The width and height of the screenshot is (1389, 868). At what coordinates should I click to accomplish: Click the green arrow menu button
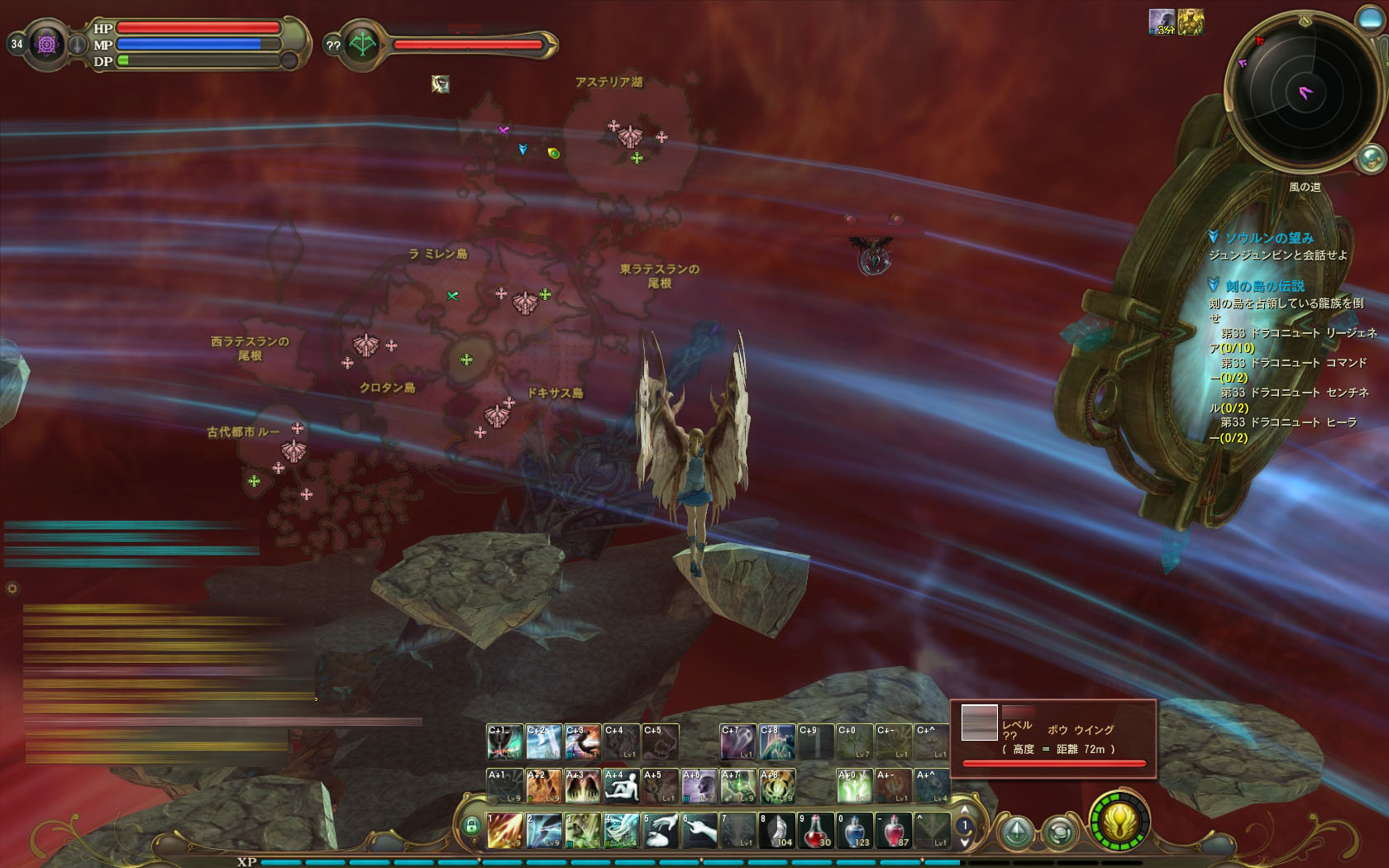(x=1017, y=831)
